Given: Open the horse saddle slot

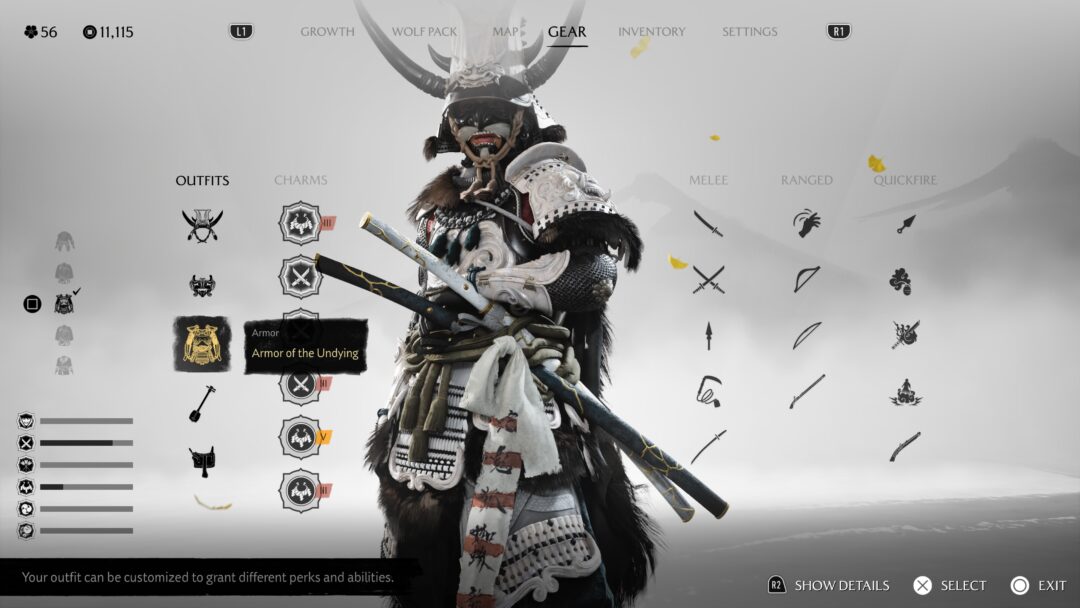Looking at the screenshot, I should (x=202, y=460).
